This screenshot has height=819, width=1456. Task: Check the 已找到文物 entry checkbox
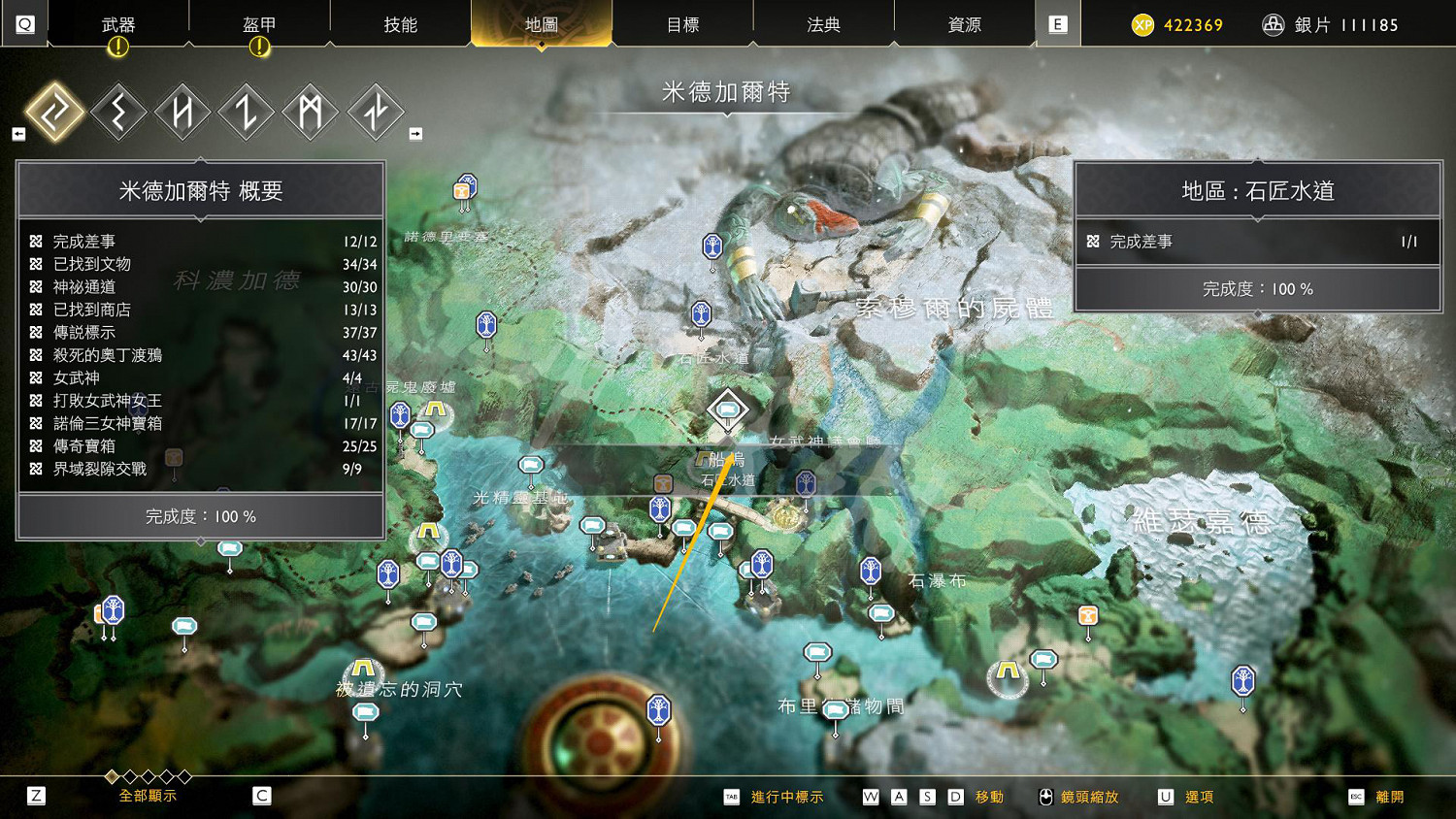click(35, 264)
